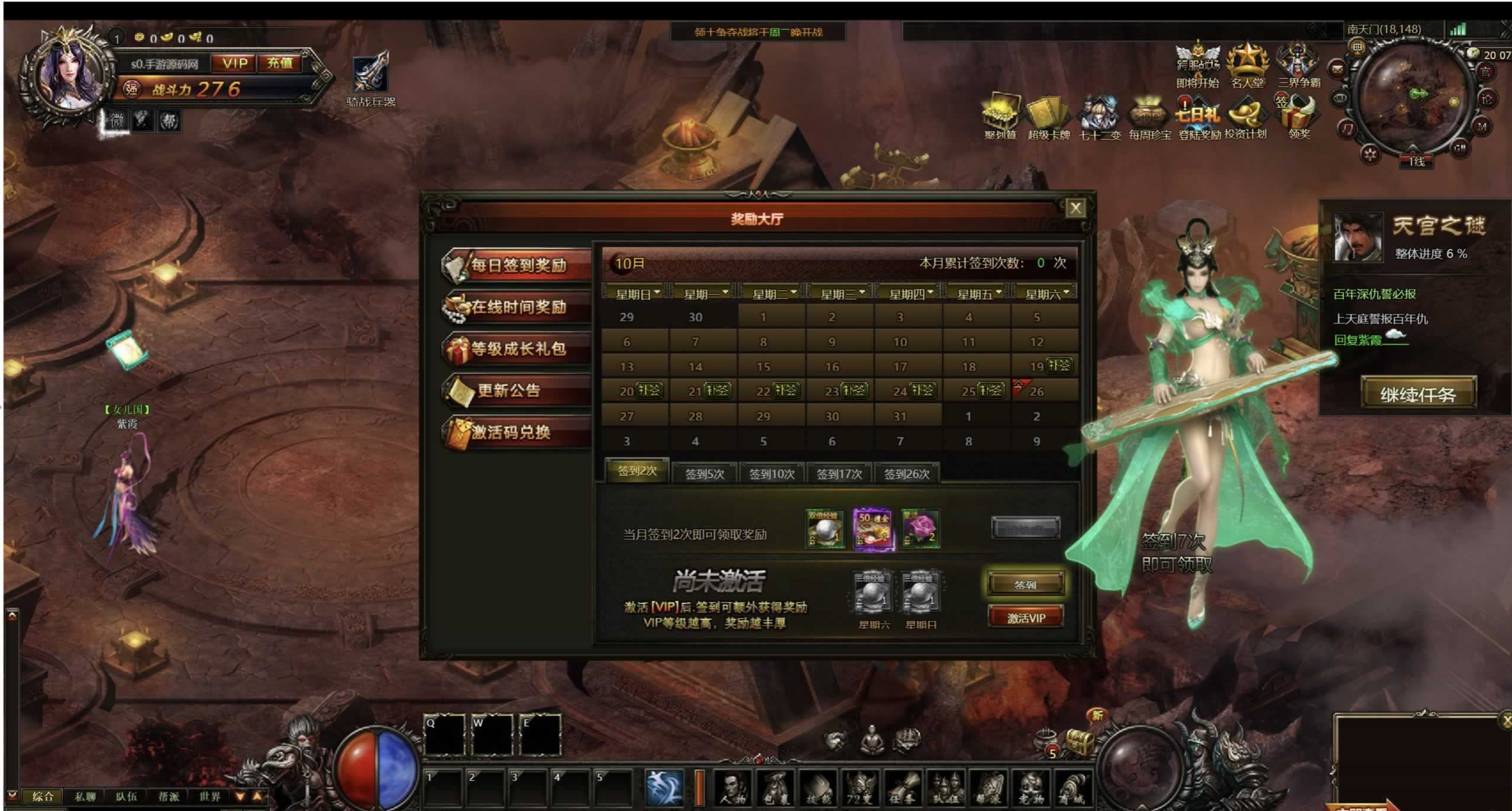Select 在线时间奖励 online time rewards
Image resolution: width=1512 pixels, height=811 pixels.
[x=518, y=307]
